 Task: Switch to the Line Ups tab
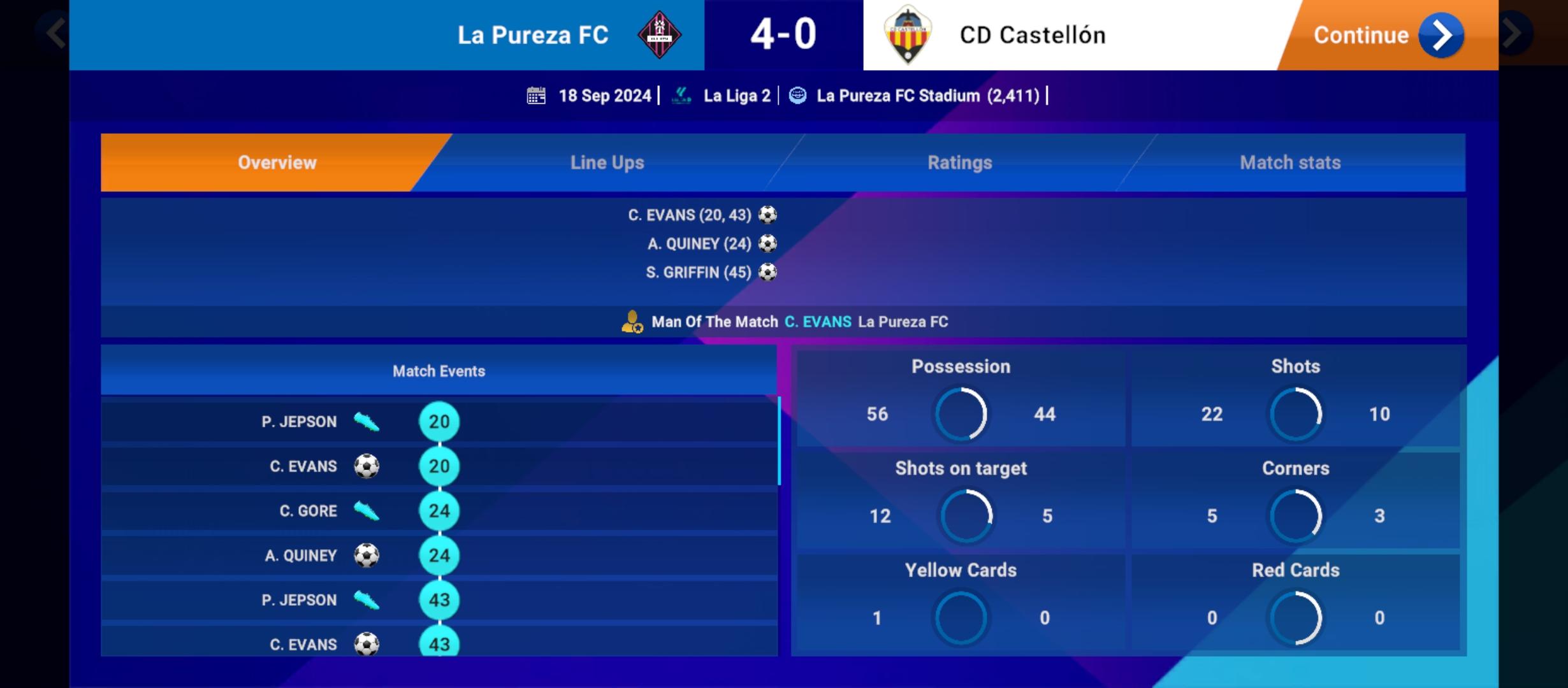(606, 162)
